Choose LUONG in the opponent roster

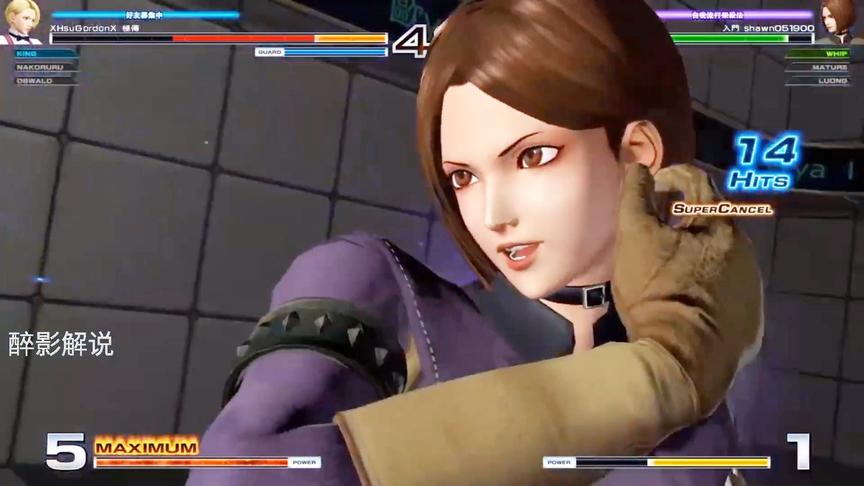[833, 80]
